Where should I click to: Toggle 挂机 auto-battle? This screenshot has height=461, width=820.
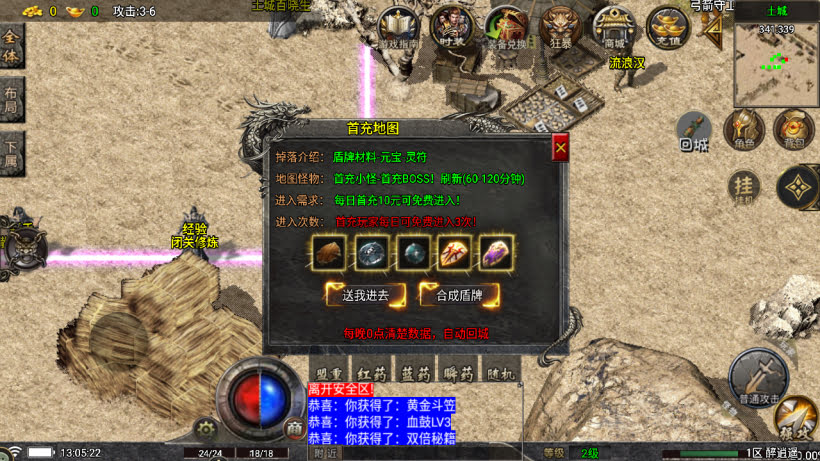tap(743, 186)
